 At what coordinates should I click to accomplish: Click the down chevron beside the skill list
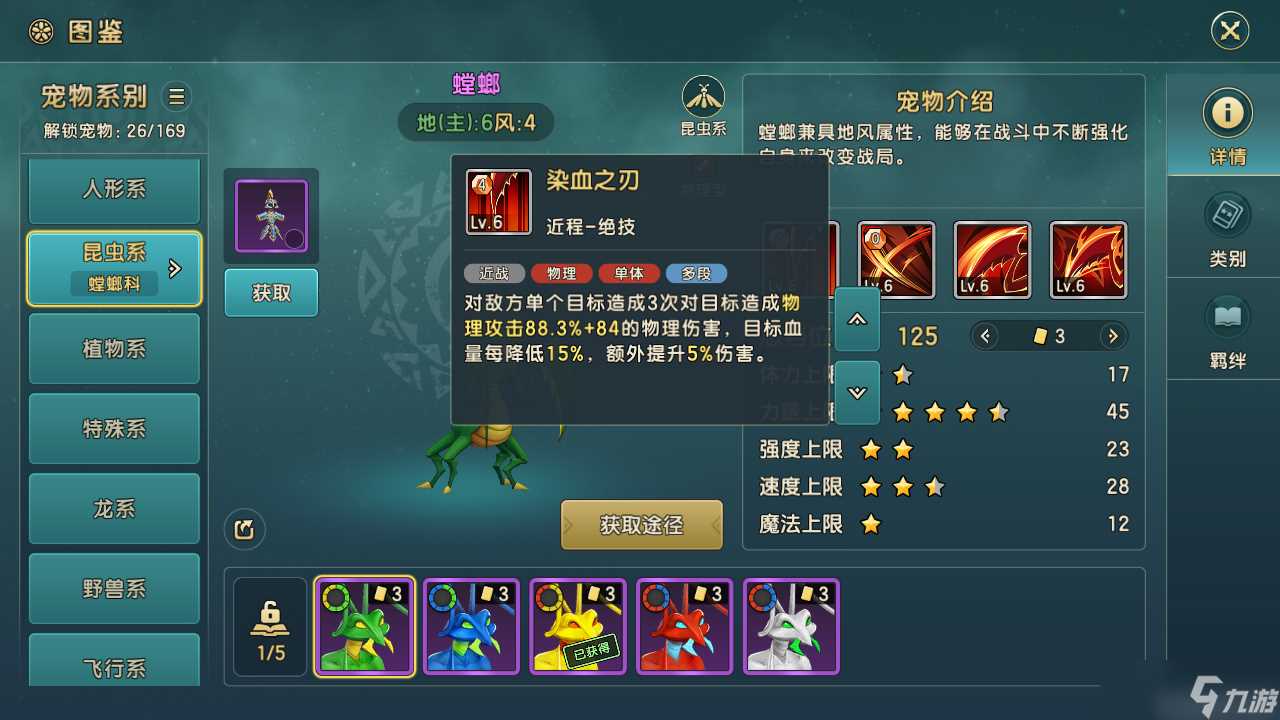855,392
